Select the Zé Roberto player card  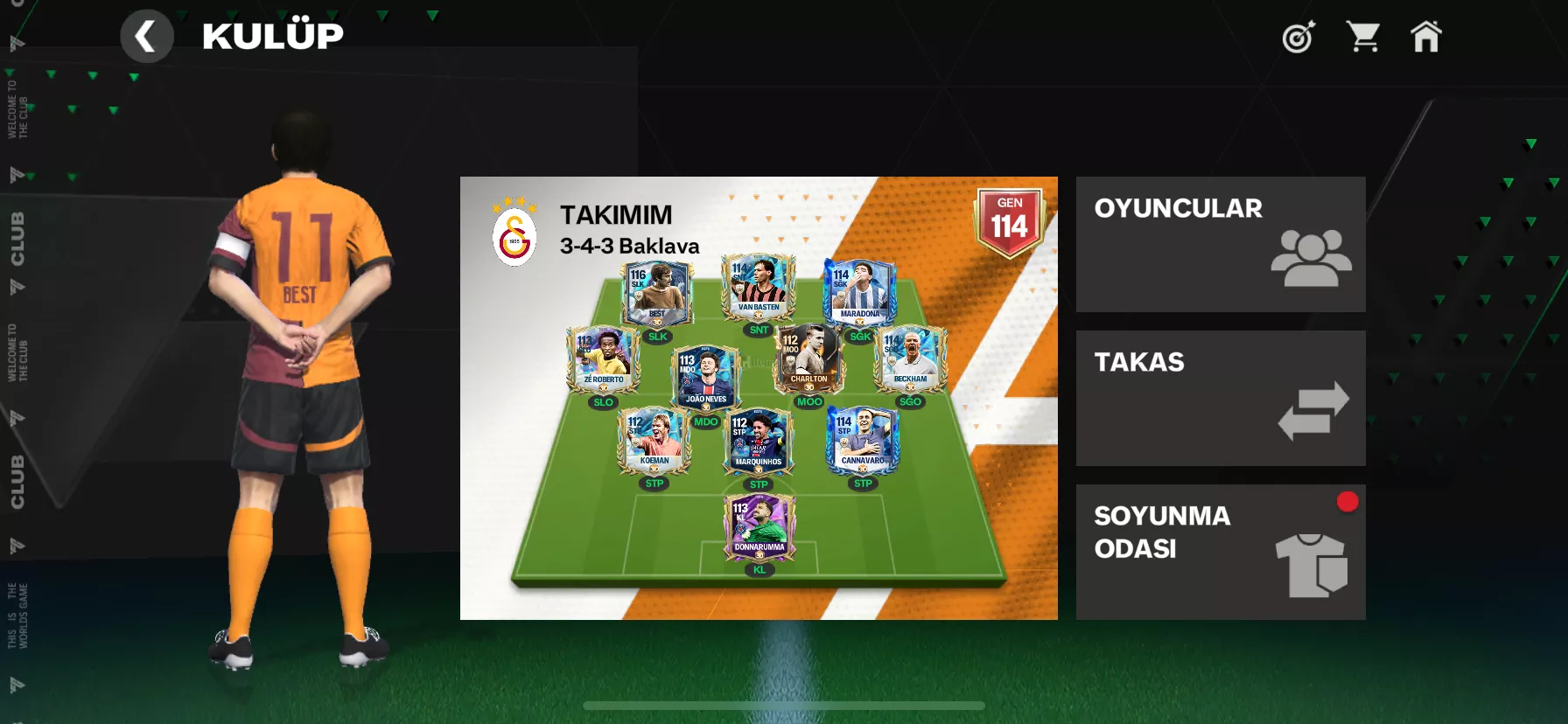603,359
